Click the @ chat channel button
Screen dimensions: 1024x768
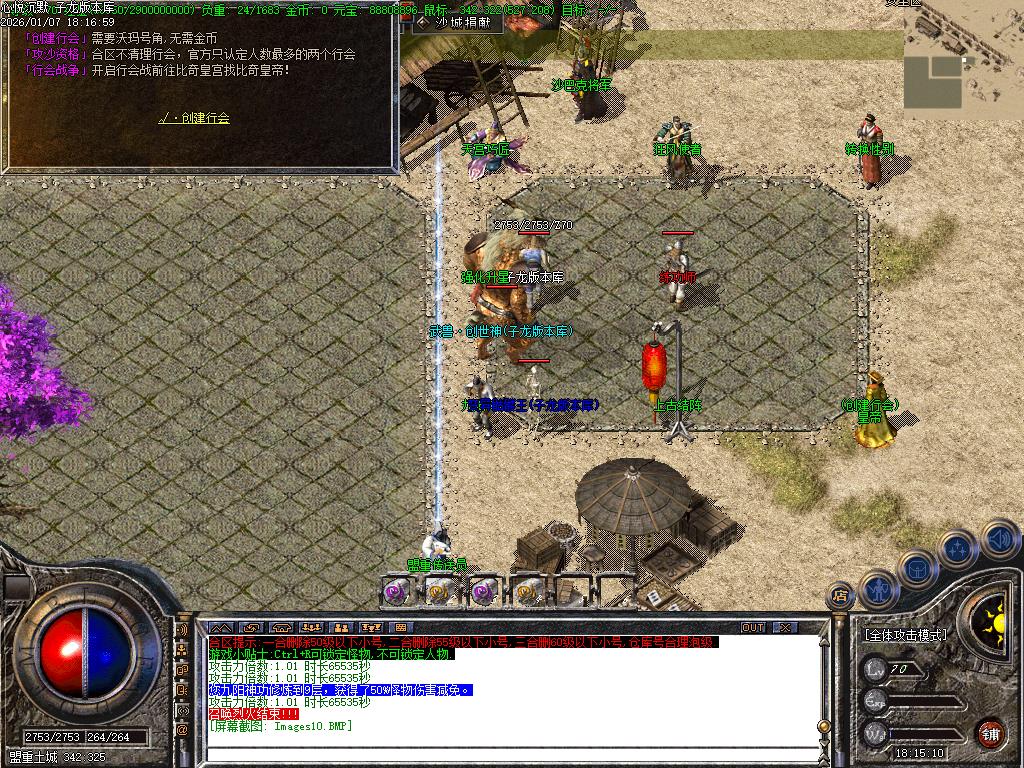click(182, 730)
